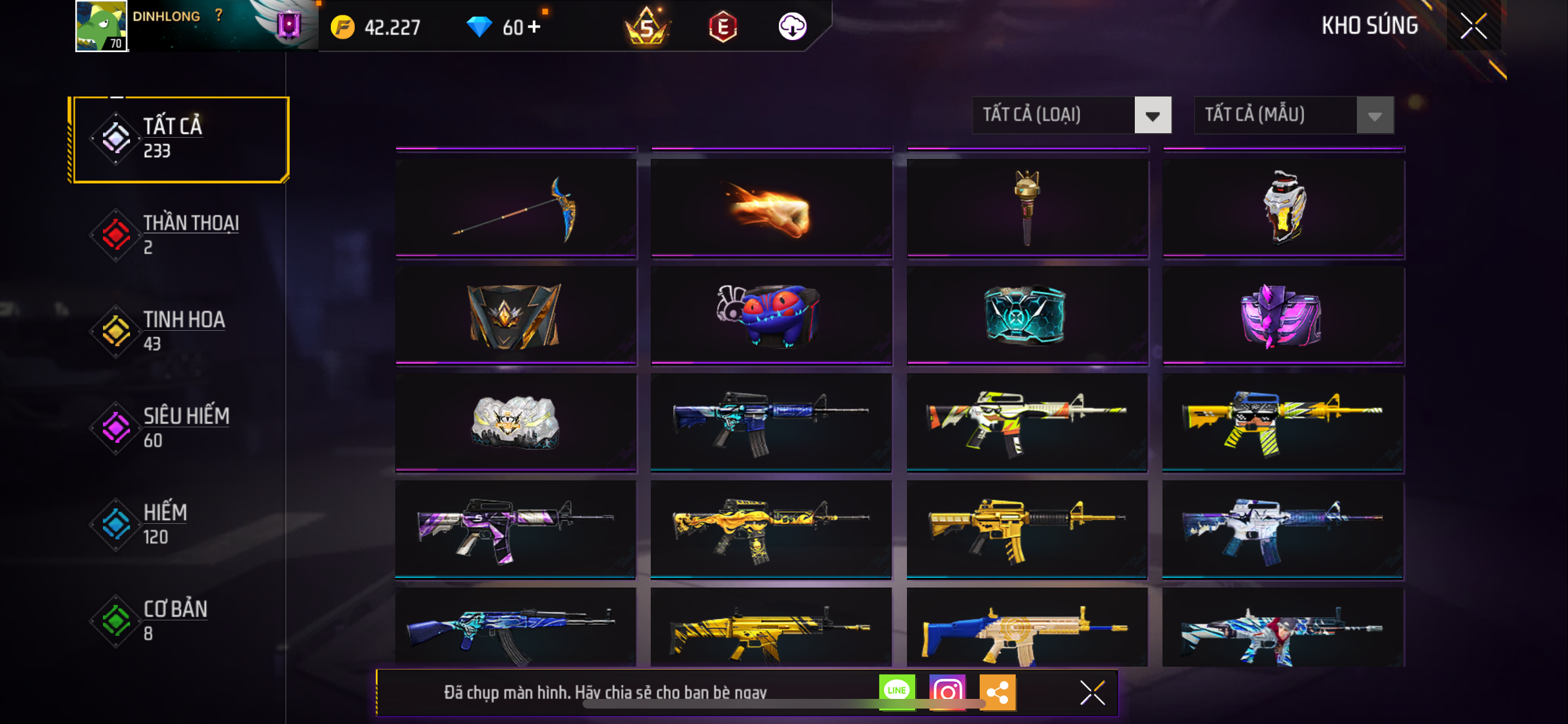
Task: Choose the flaming fist skin
Action: tap(771, 208)
